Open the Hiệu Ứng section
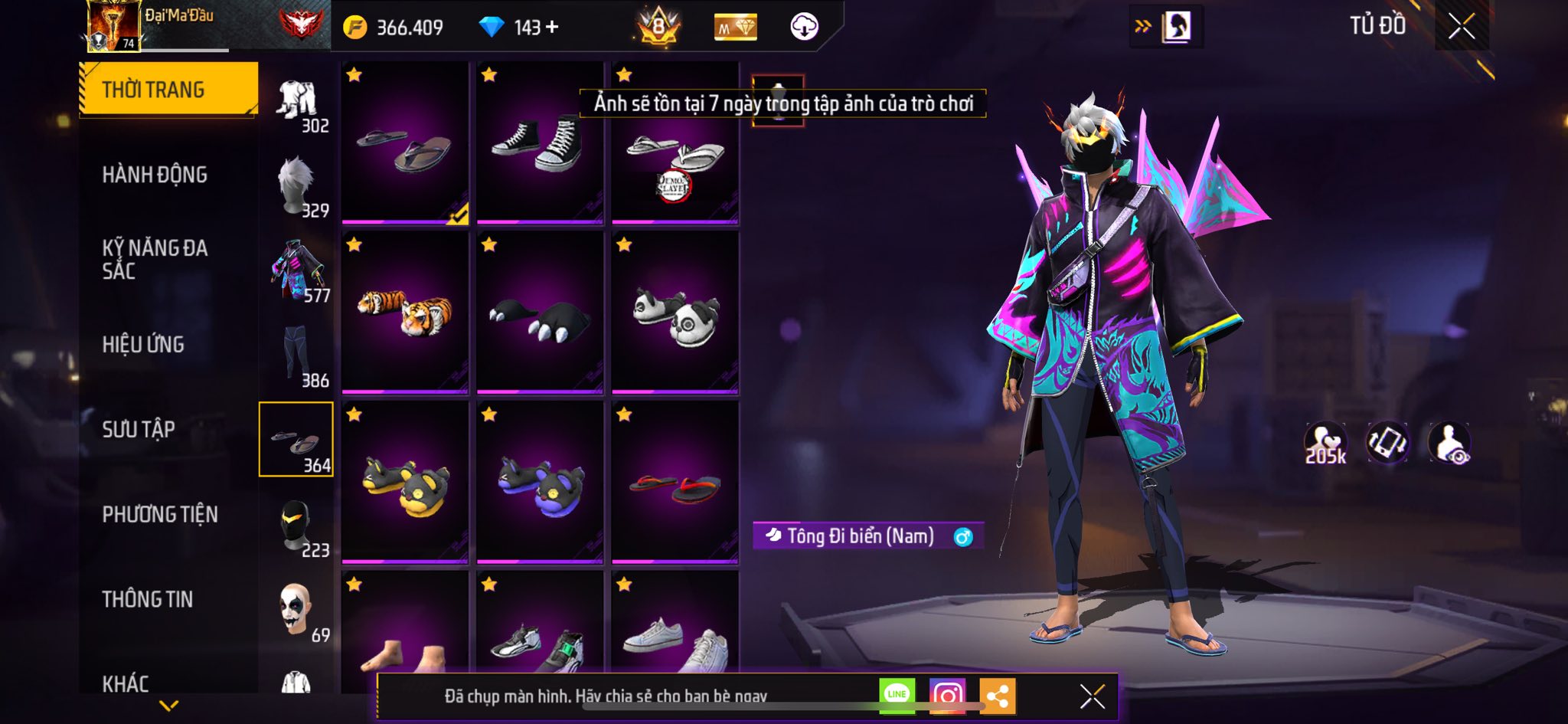The image size is (1568, 724). [x=143, y=345]
